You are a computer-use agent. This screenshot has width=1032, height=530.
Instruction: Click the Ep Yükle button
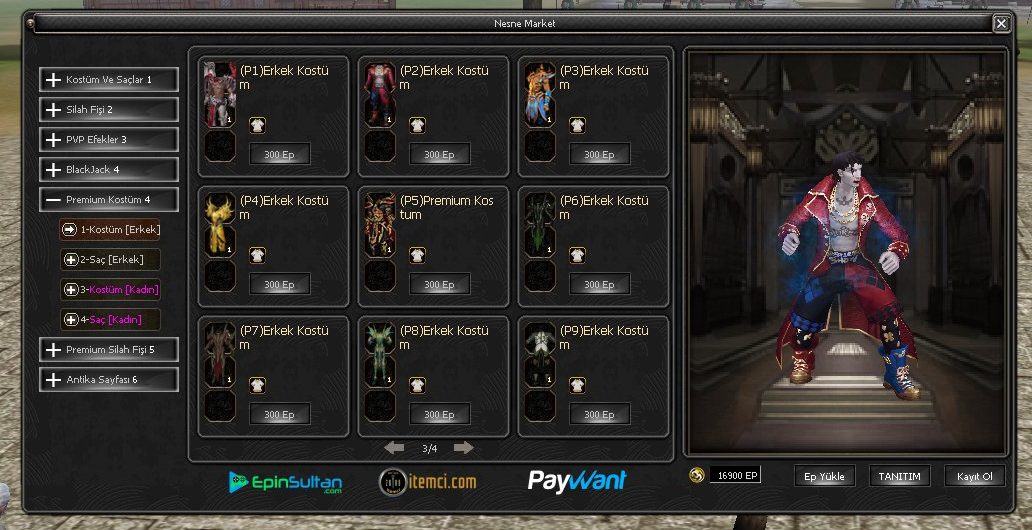825,477
